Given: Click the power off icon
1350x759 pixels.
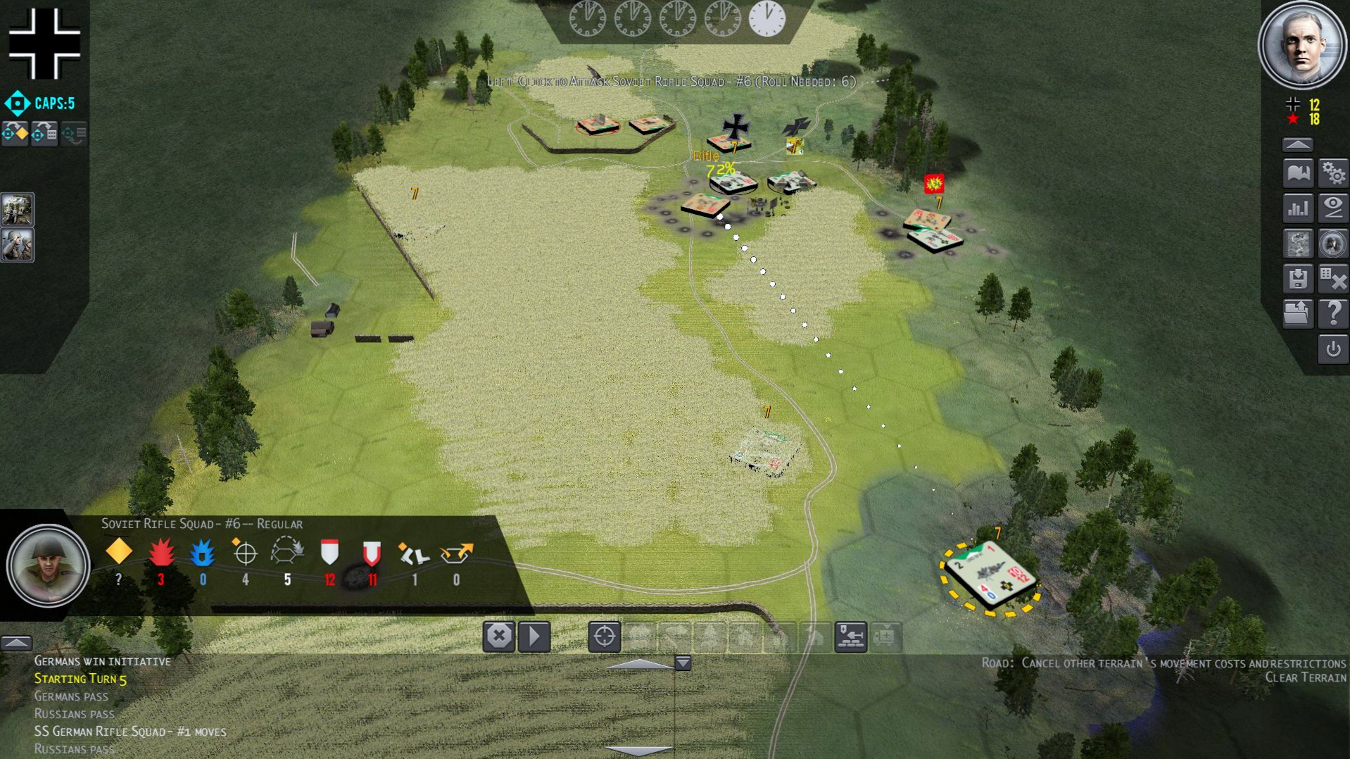Looking at the screenshot, I should coord(1333,348).
